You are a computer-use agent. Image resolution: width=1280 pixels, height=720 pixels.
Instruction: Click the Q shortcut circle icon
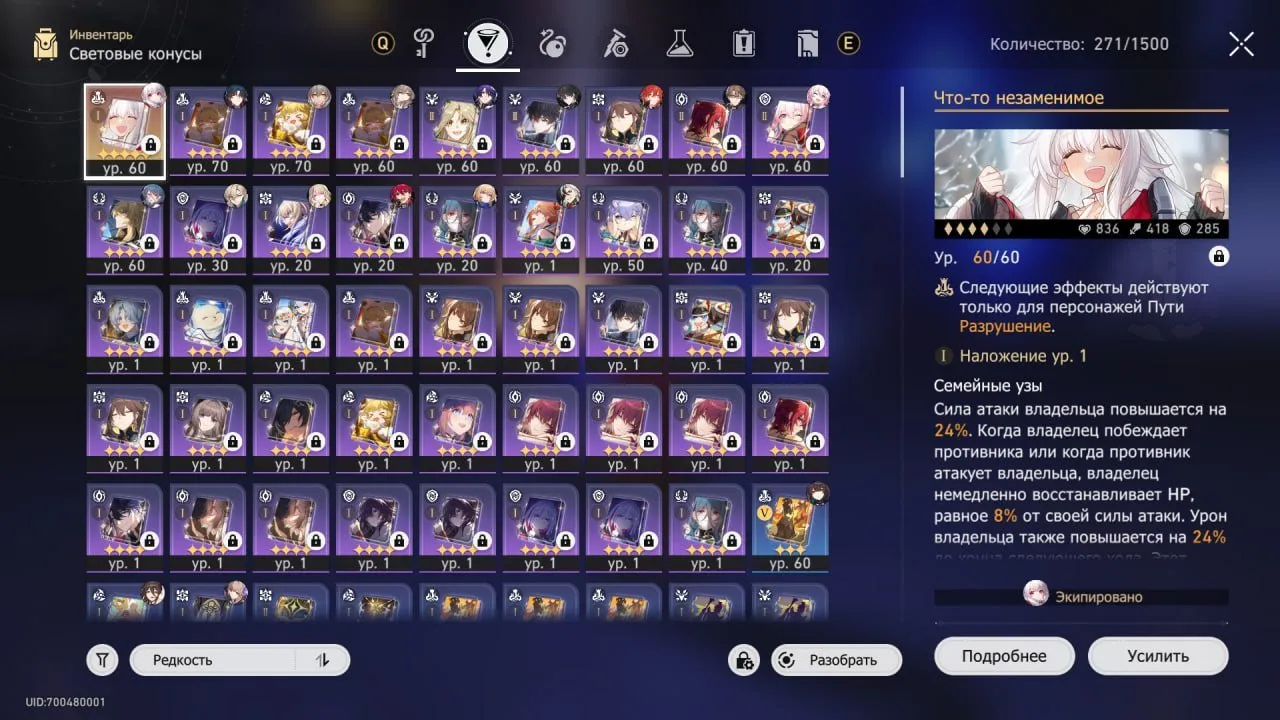pos(382,44)
